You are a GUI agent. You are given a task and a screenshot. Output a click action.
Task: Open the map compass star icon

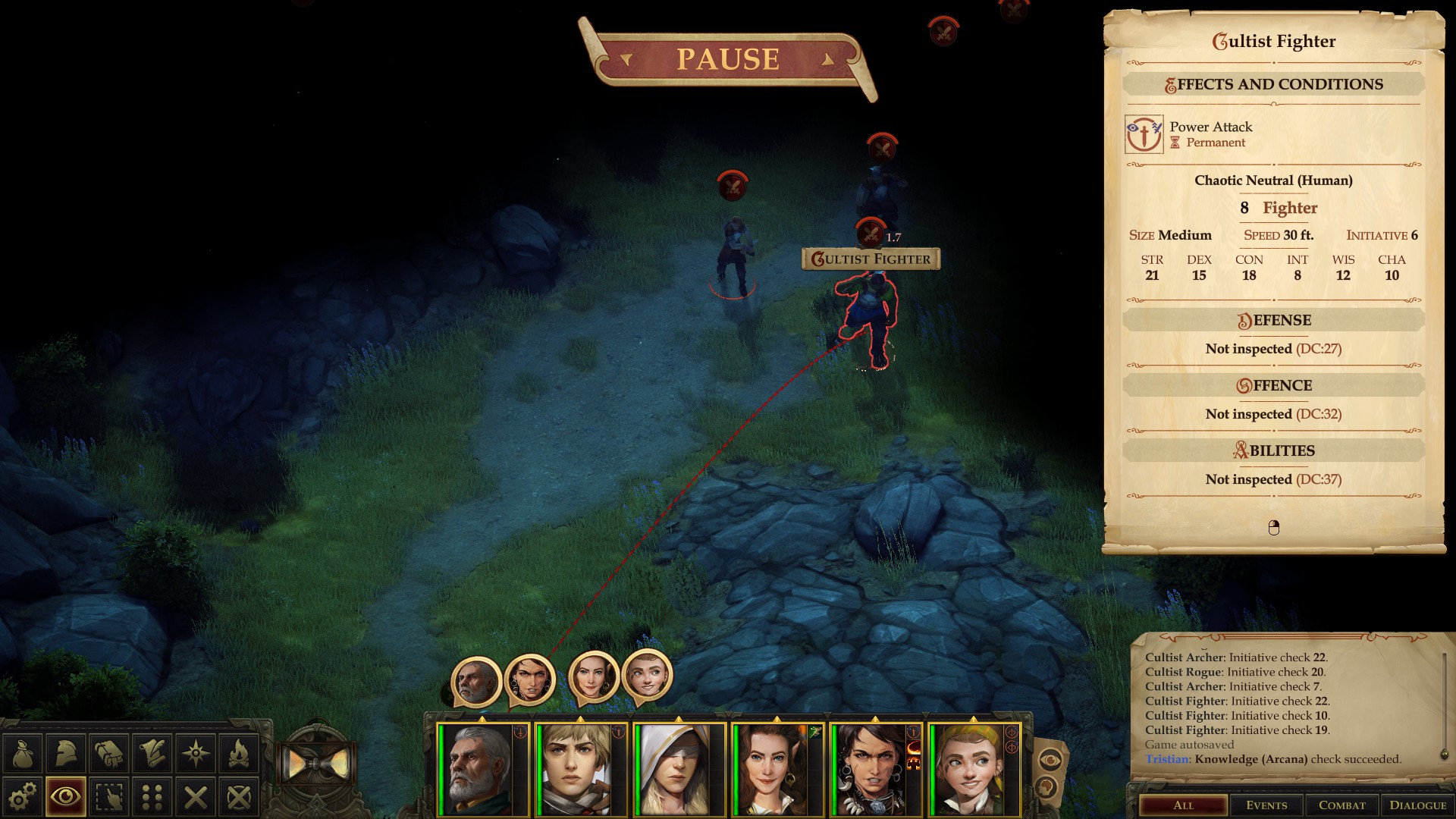(196, 755)
